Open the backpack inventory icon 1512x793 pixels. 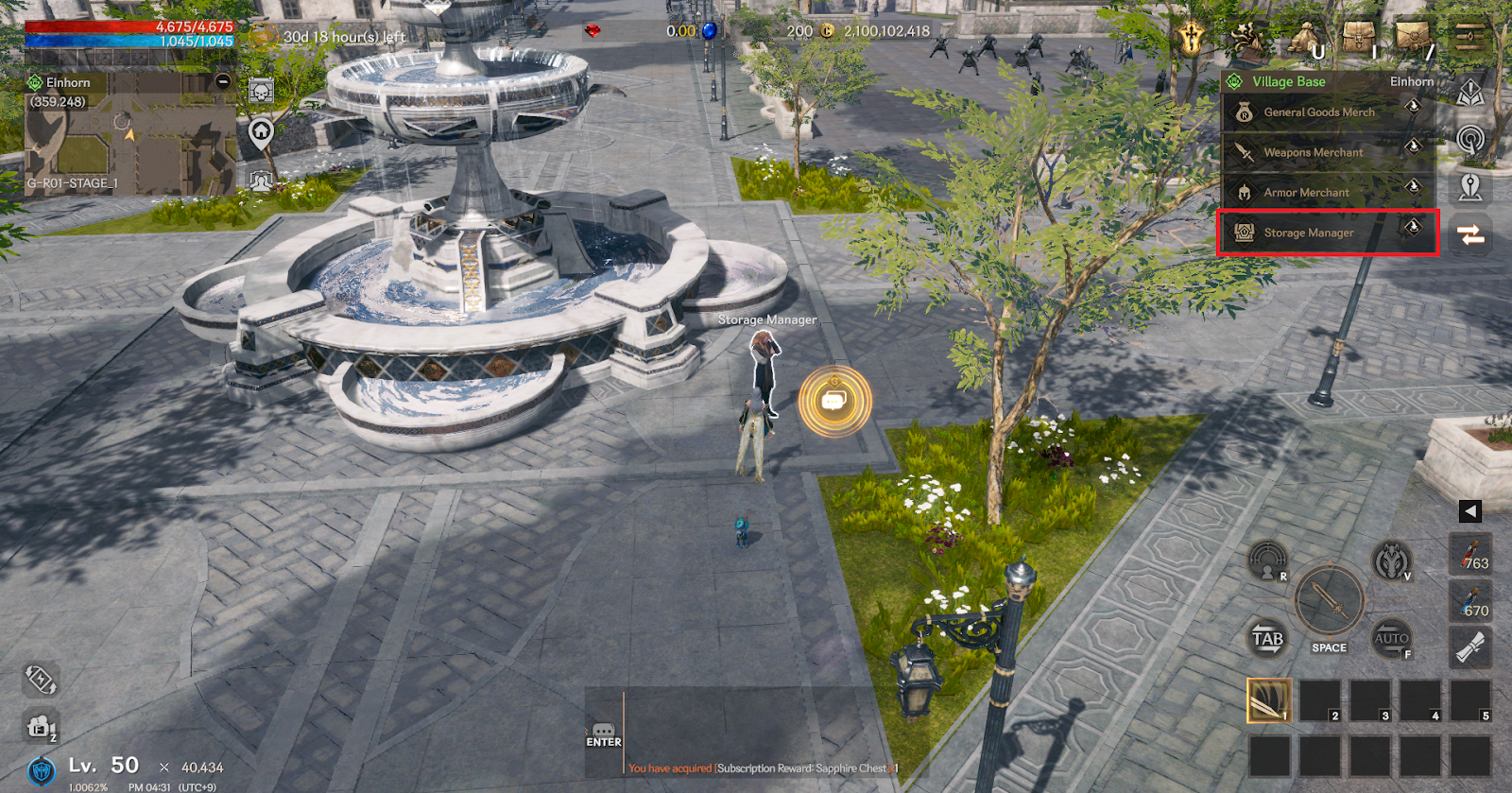click(1358, 38)
